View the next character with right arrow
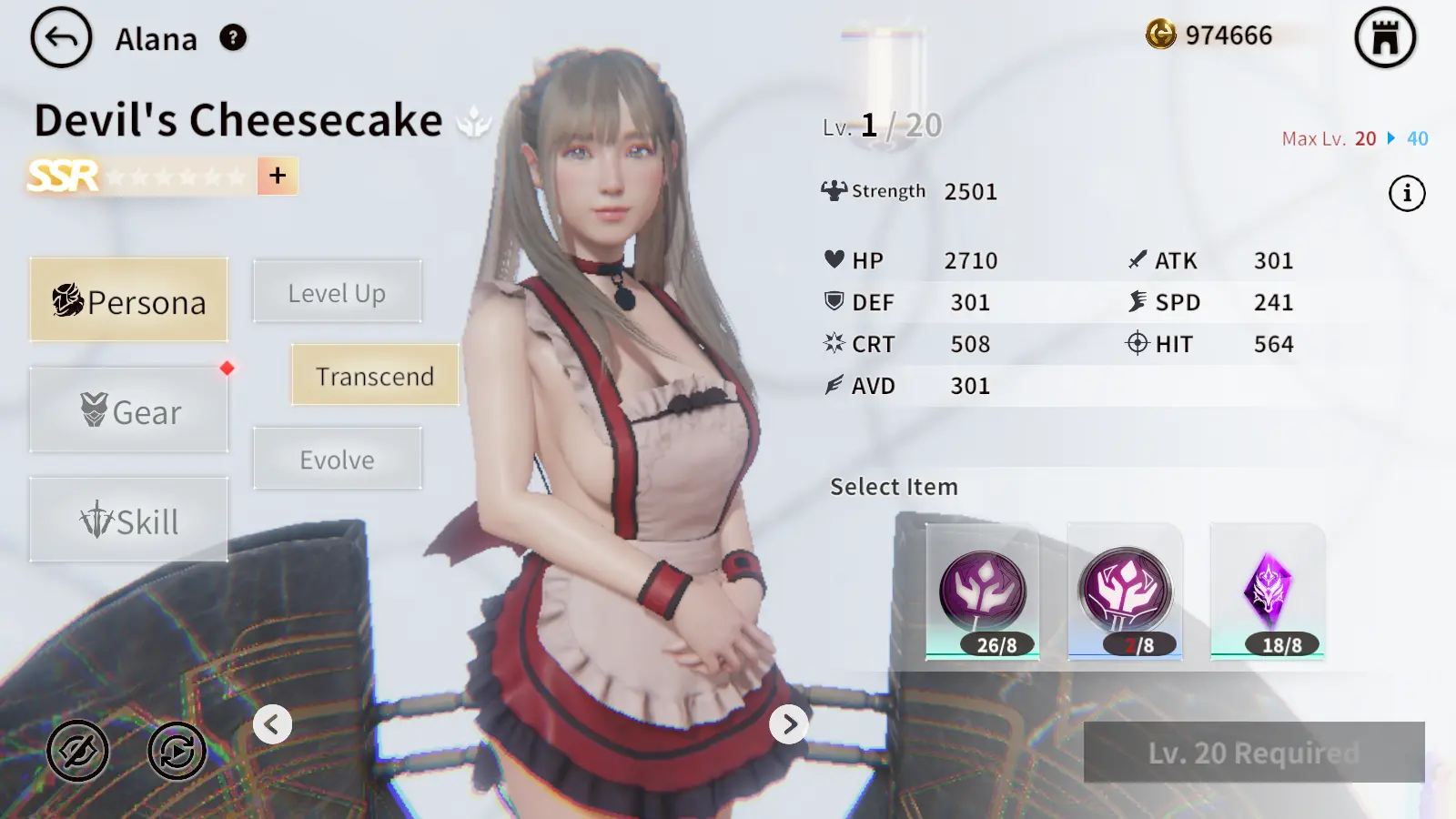1456x819 pixels. point(789,724)
